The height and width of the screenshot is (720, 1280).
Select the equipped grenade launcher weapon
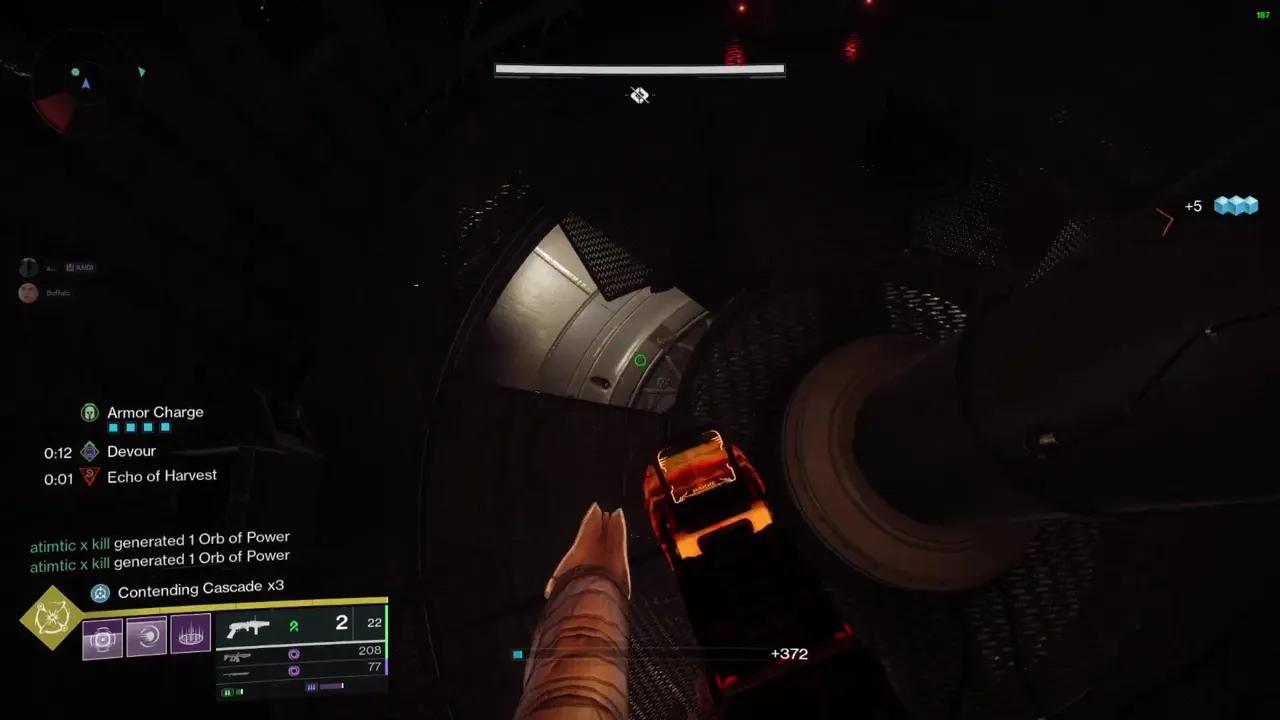(248, 628)
